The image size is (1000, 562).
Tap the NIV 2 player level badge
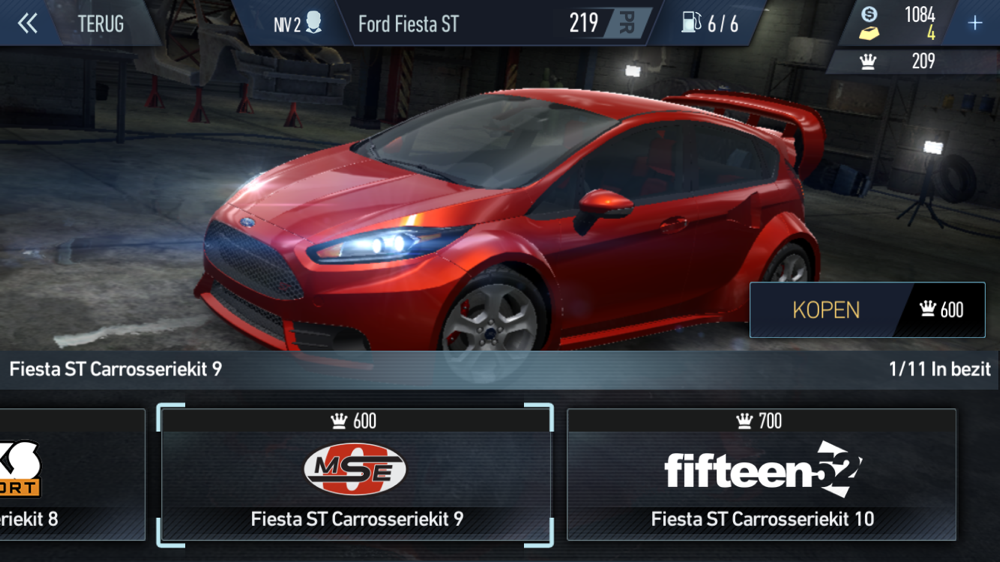pyautogui.click(x=297, y=23)
